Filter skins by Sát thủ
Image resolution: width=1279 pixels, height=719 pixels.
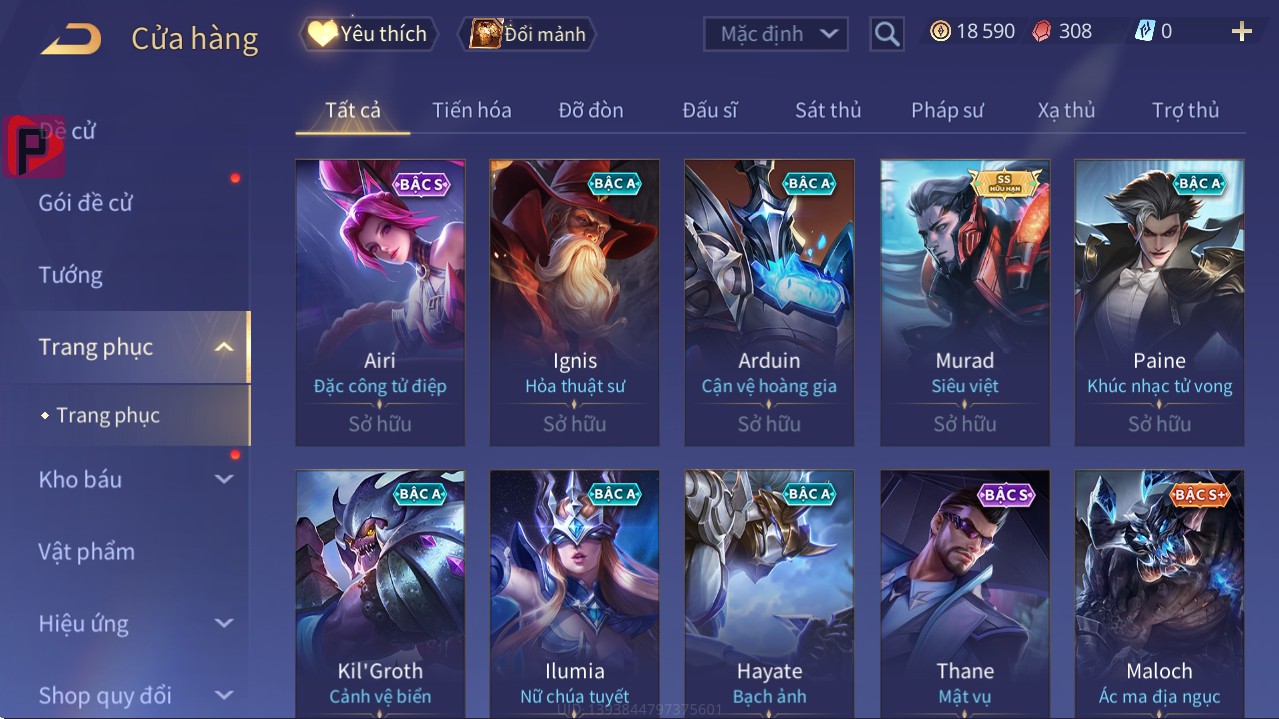tap(828, 110)
